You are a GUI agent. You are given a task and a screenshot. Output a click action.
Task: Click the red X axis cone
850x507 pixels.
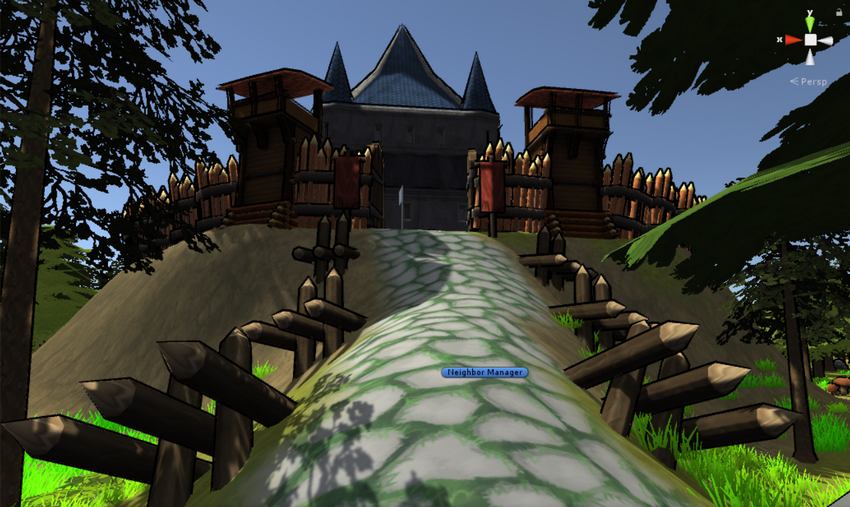point(793,40)
